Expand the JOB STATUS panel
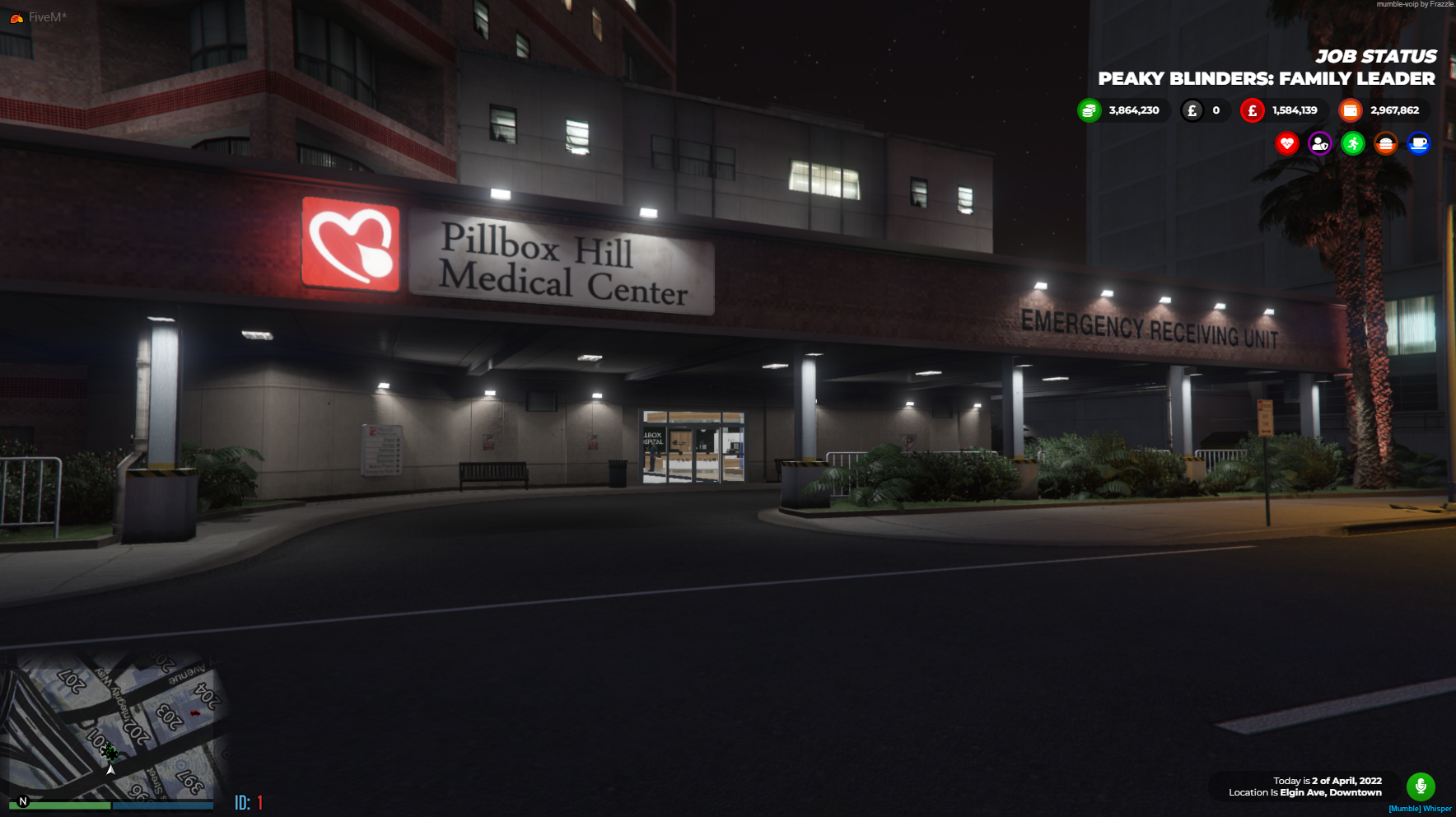 [1377, 56]
